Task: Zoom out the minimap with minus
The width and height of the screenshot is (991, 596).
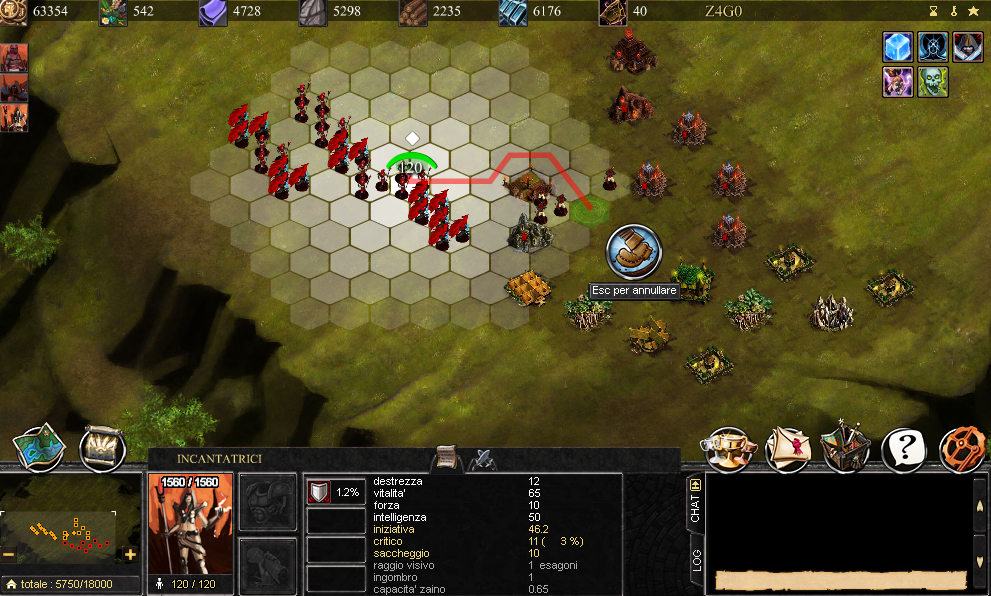Action: [9, 555]
